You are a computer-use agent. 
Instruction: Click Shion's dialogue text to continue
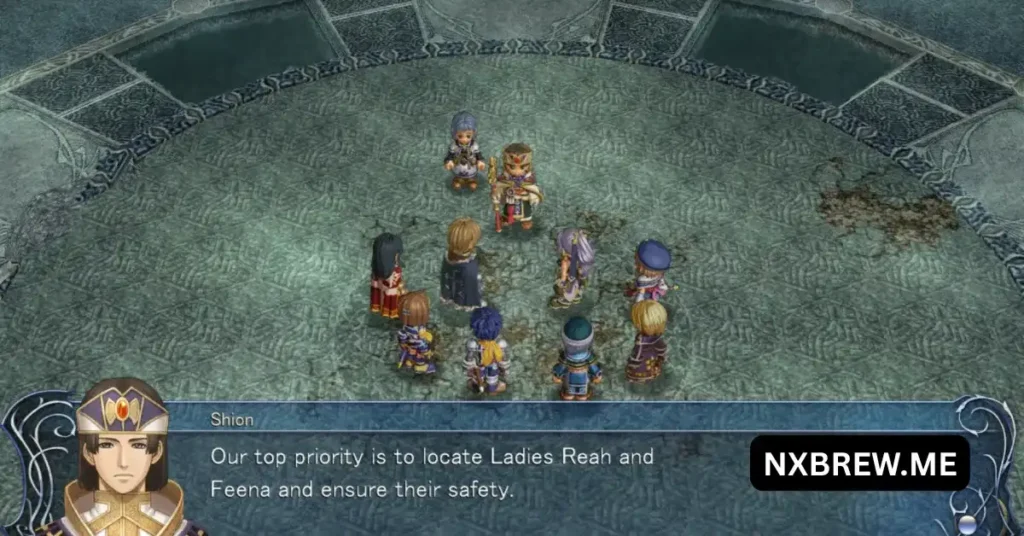point(432,473)
